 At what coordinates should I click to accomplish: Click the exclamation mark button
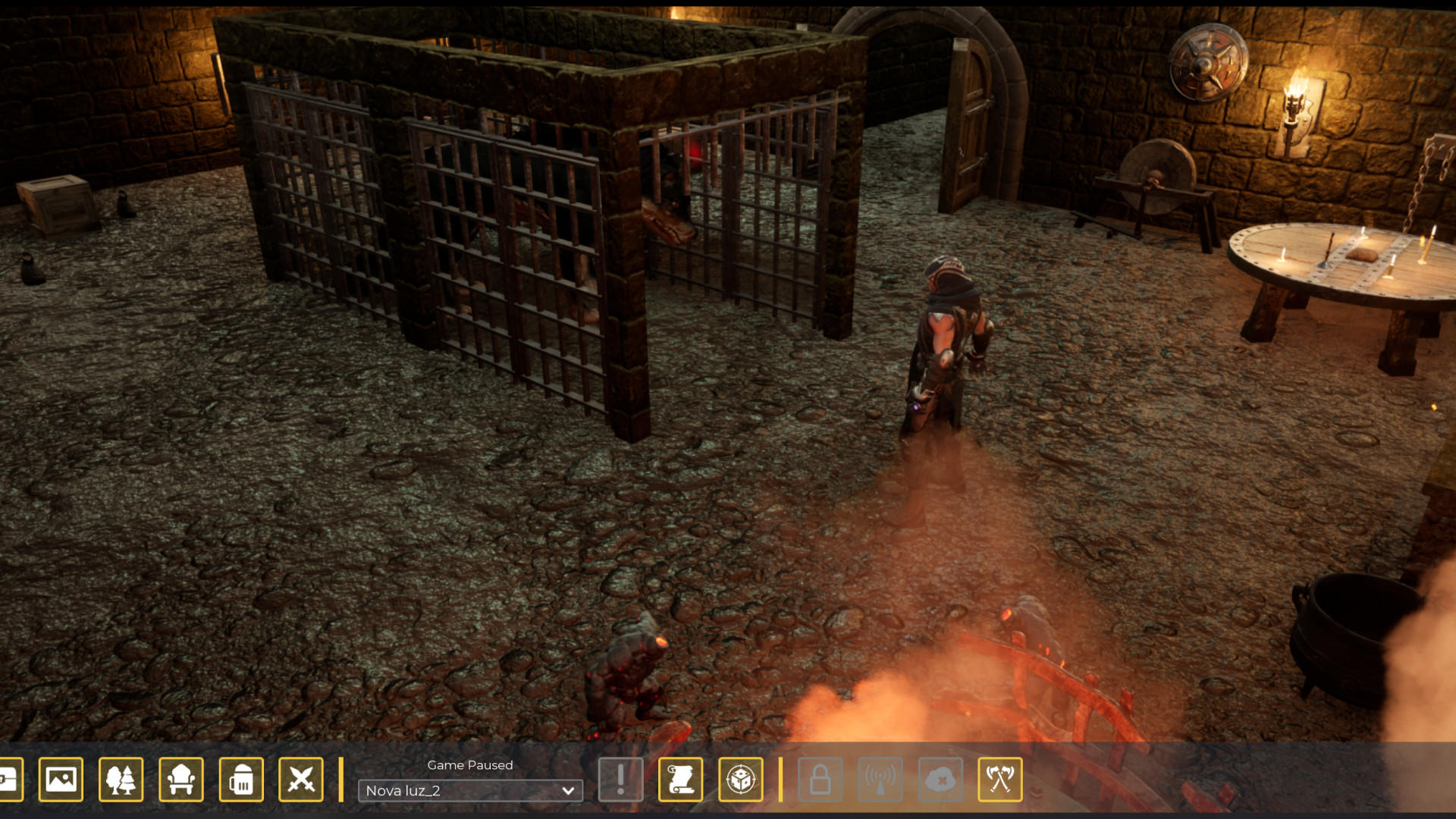620,780
